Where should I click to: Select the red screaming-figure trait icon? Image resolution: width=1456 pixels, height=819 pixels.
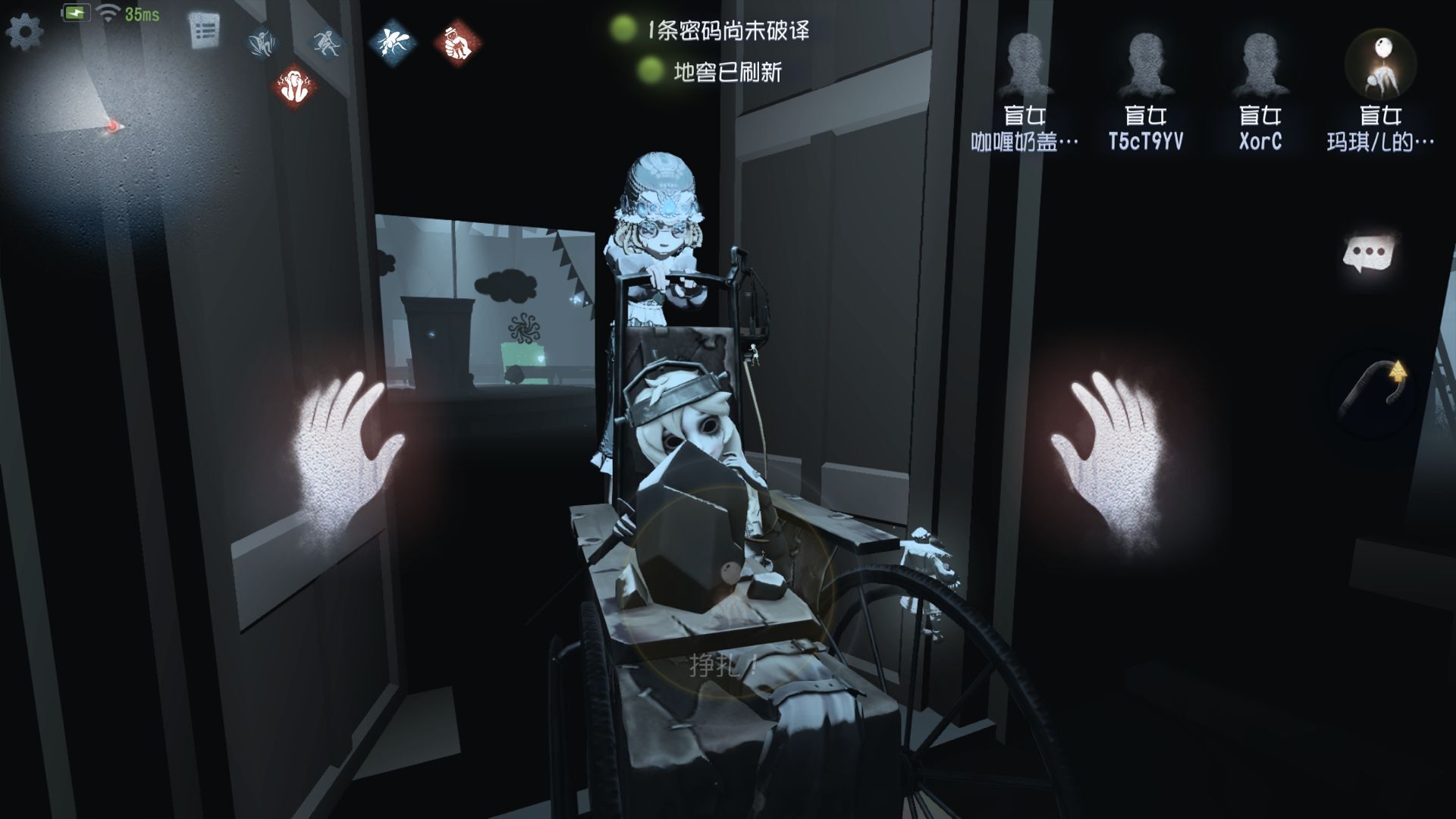click(295, 84)
